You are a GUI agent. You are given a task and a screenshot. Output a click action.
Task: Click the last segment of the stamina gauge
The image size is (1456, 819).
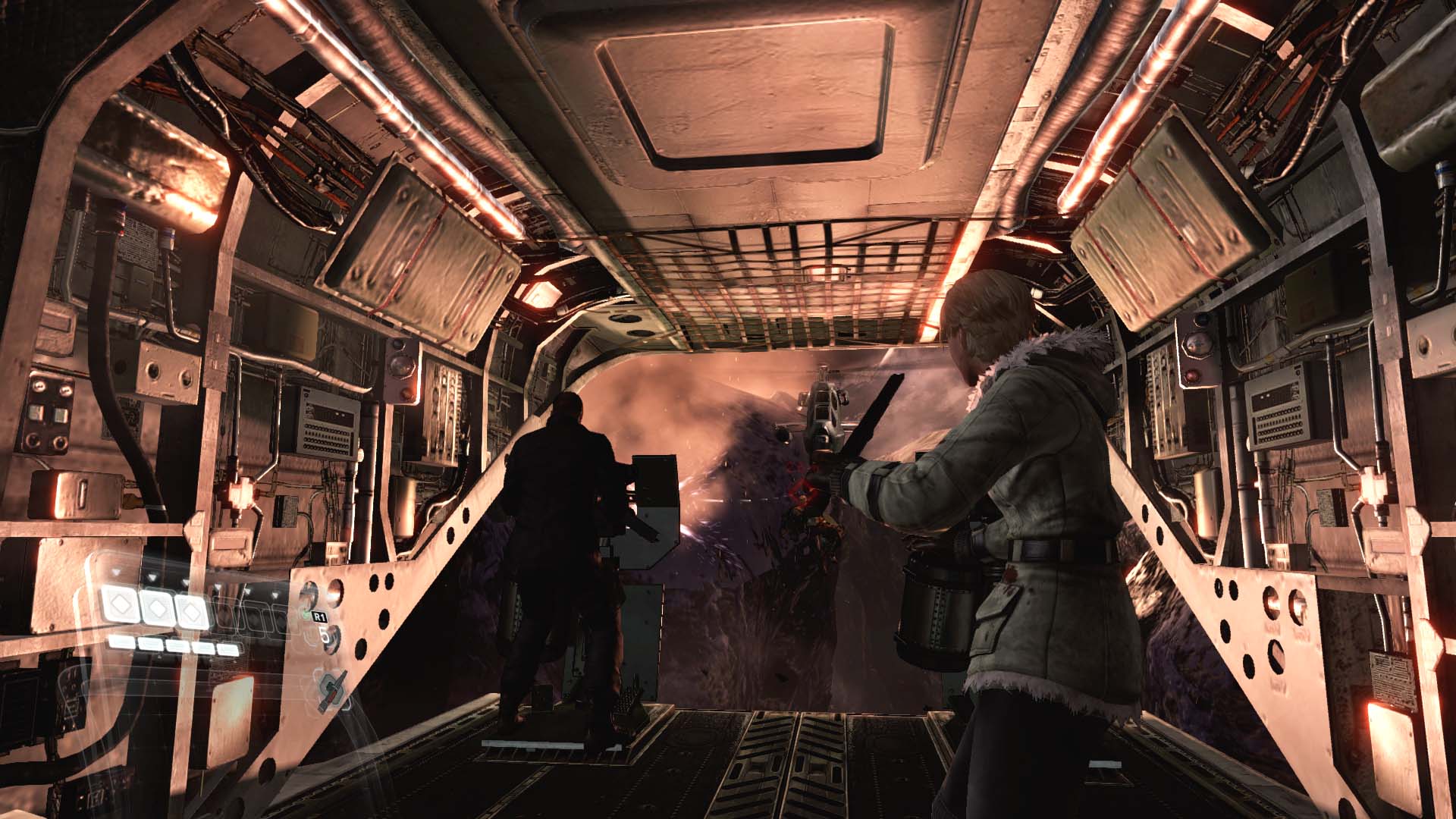(x=228, y=649)
